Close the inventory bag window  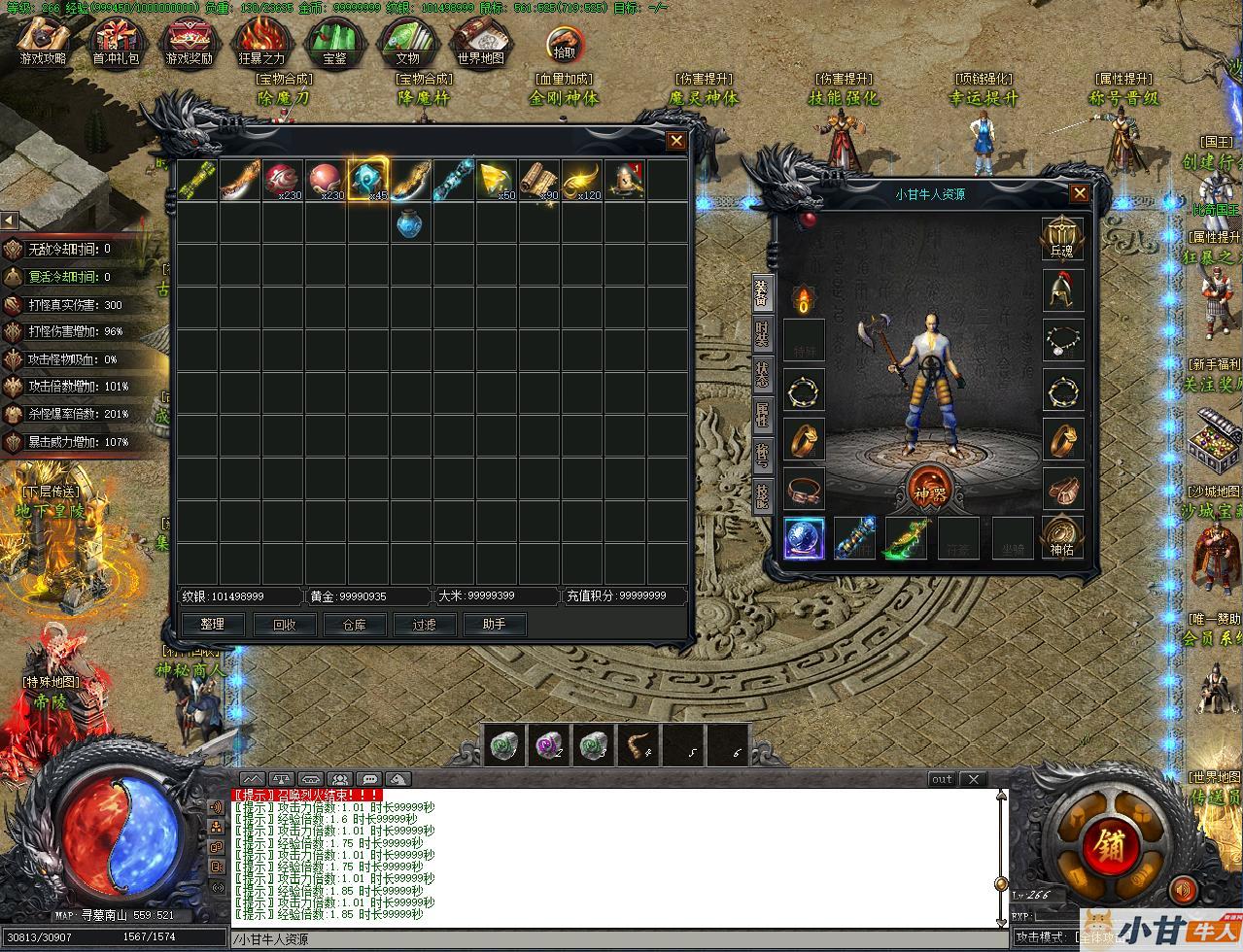676,141
